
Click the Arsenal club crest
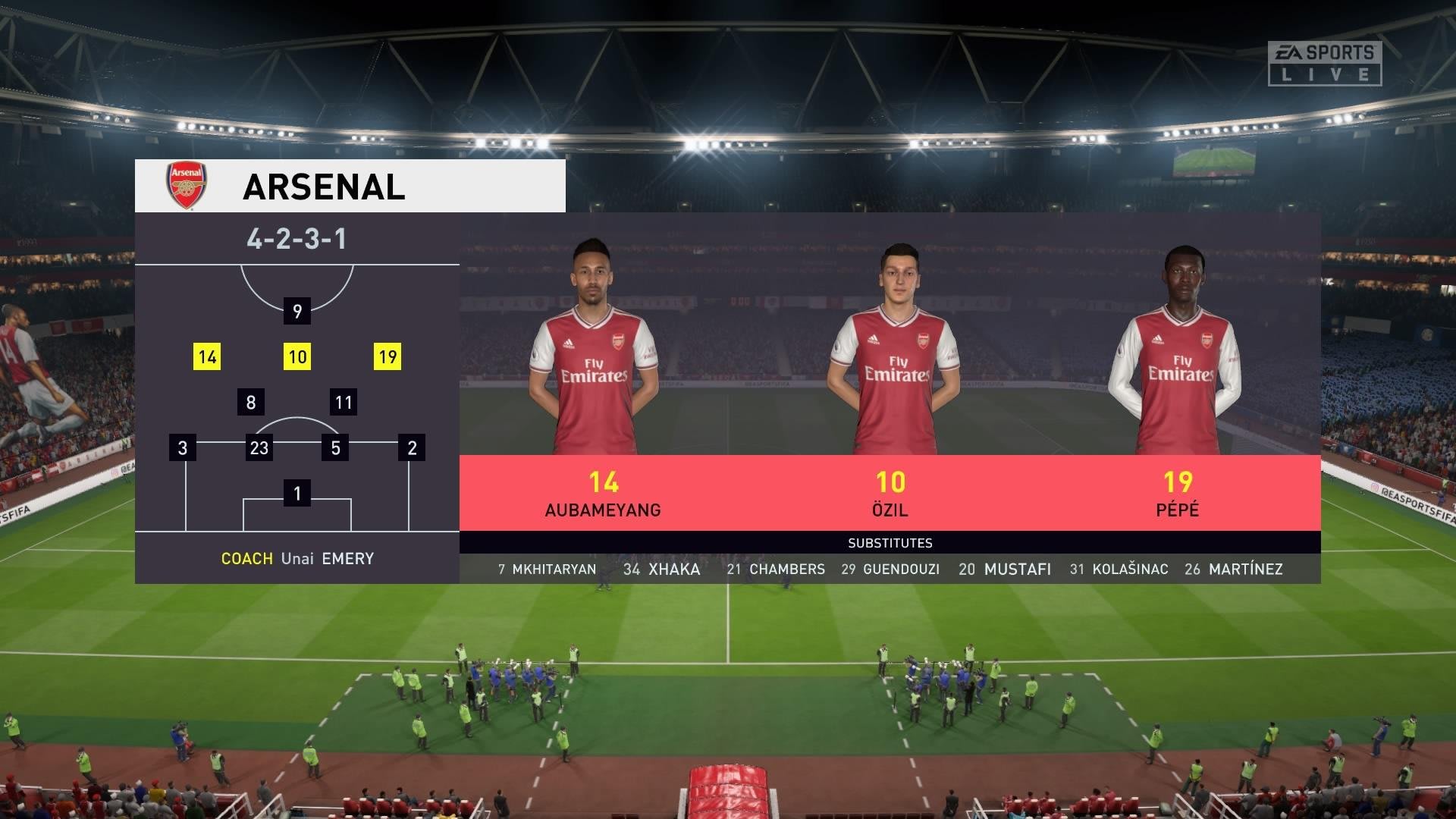pos(186,185)
